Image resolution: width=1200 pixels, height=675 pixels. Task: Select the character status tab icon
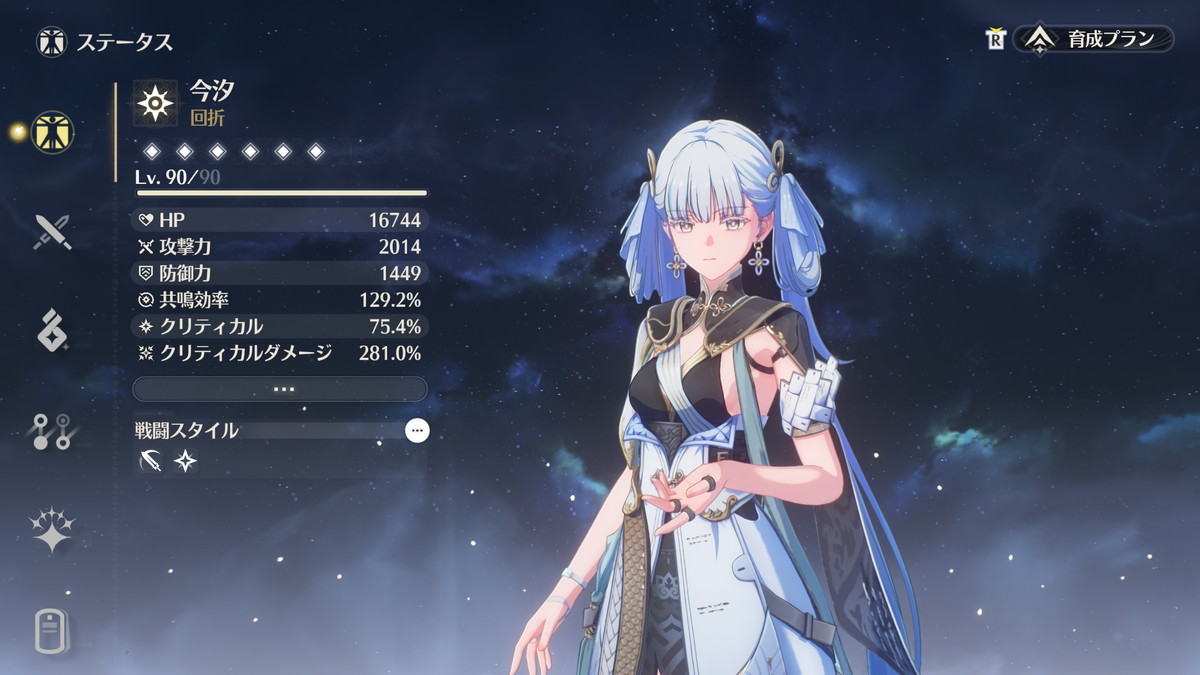[52, 131]
